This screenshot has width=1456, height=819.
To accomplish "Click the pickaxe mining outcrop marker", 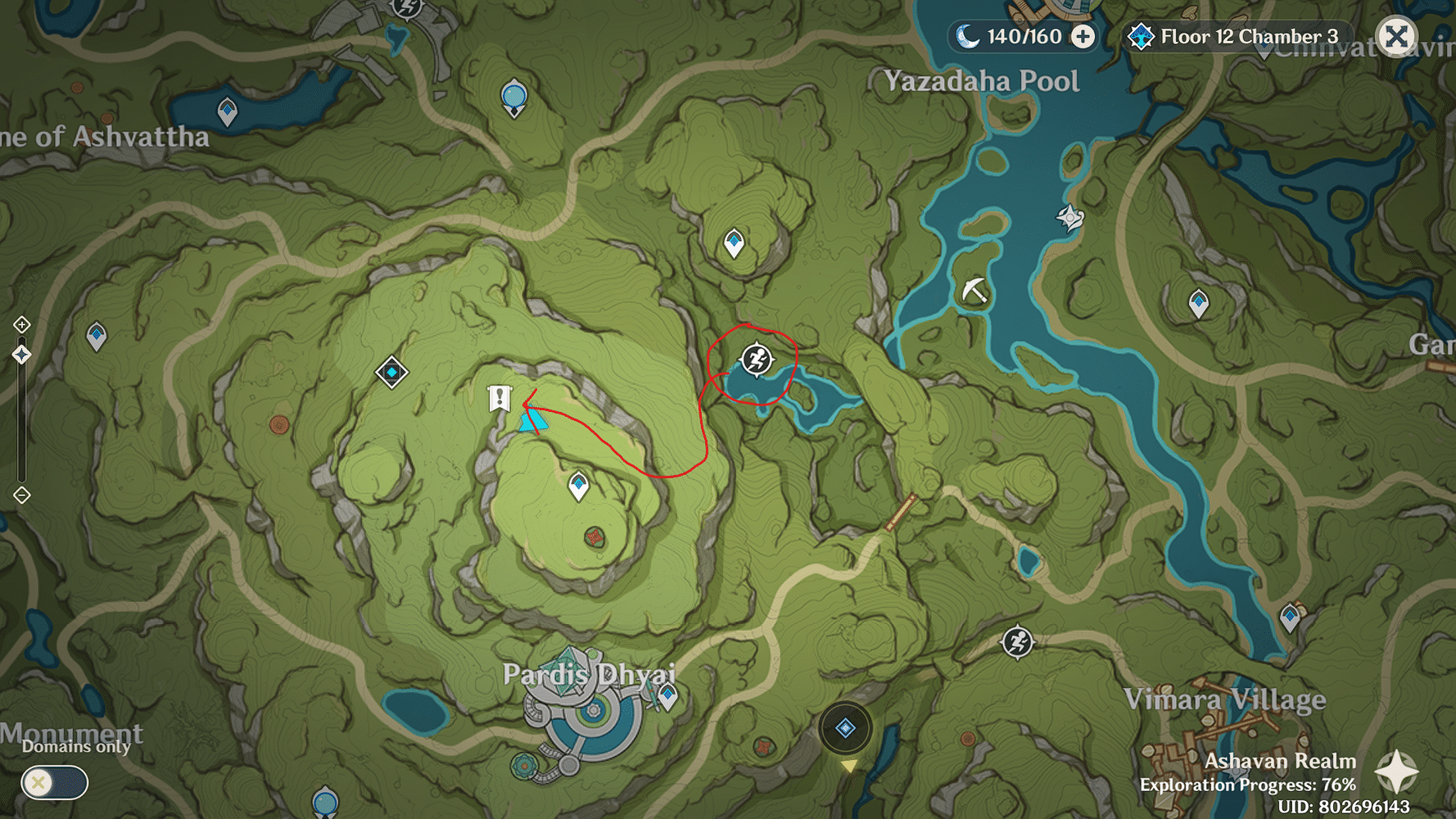I will pyautogui.click(x=974, y=288).
